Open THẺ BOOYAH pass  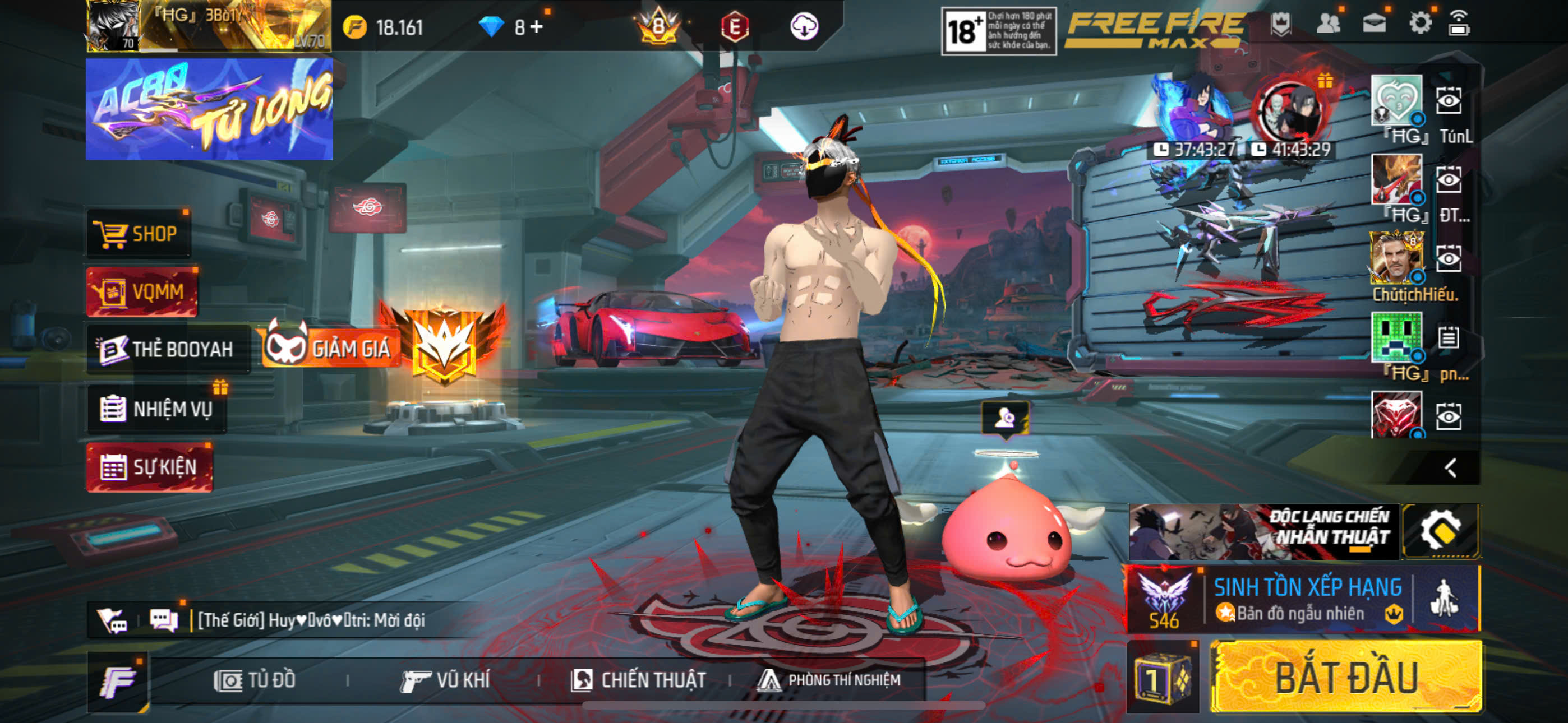[167, 349]
